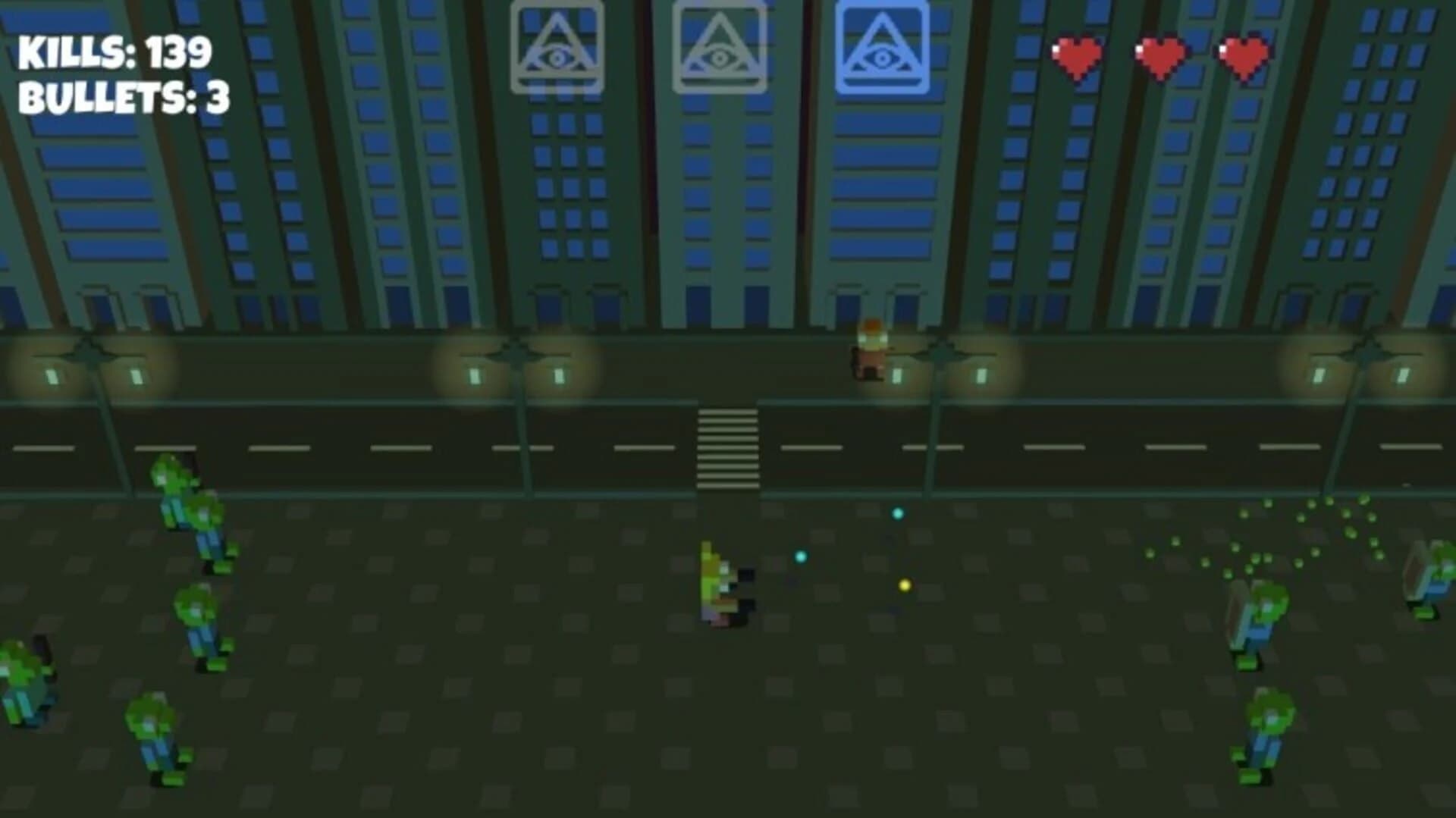Image resolution: width=1456 pixels, height=818 pixels.
Task: Click the crosswalk in the street
Action: click(x=728, y=447)
